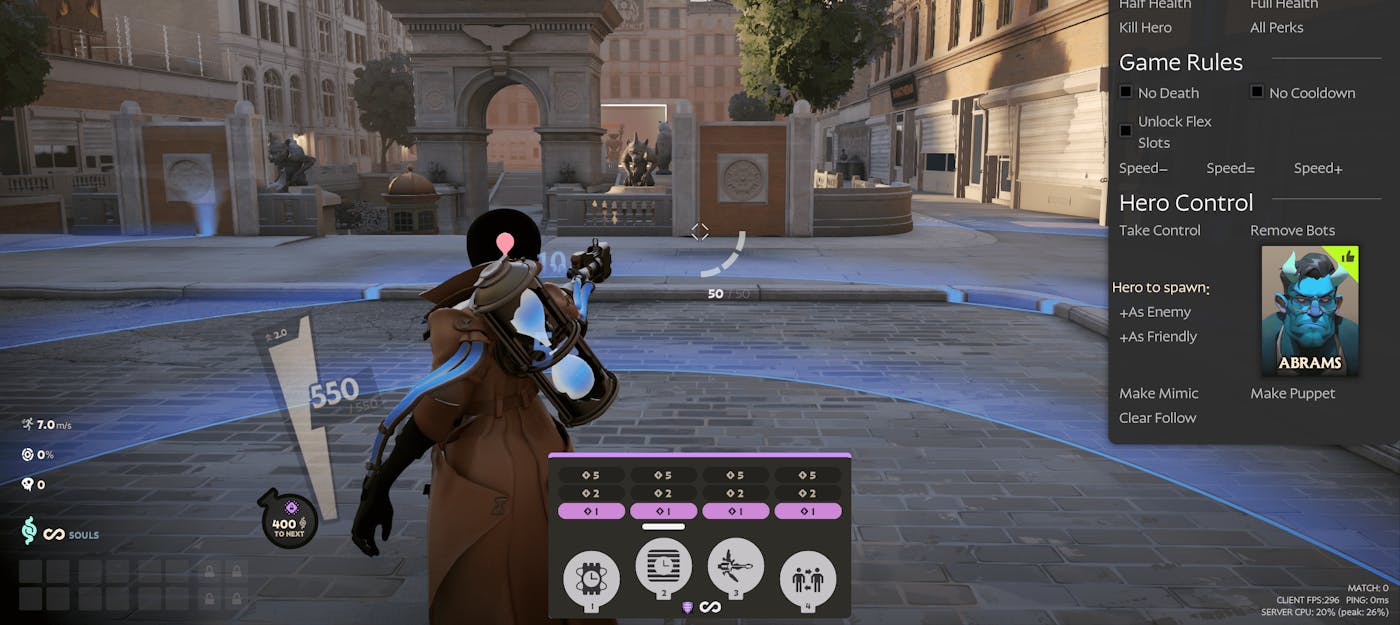
Task: Click Make Mimic
Action: pyautogui.click(x=1158, y=394)
